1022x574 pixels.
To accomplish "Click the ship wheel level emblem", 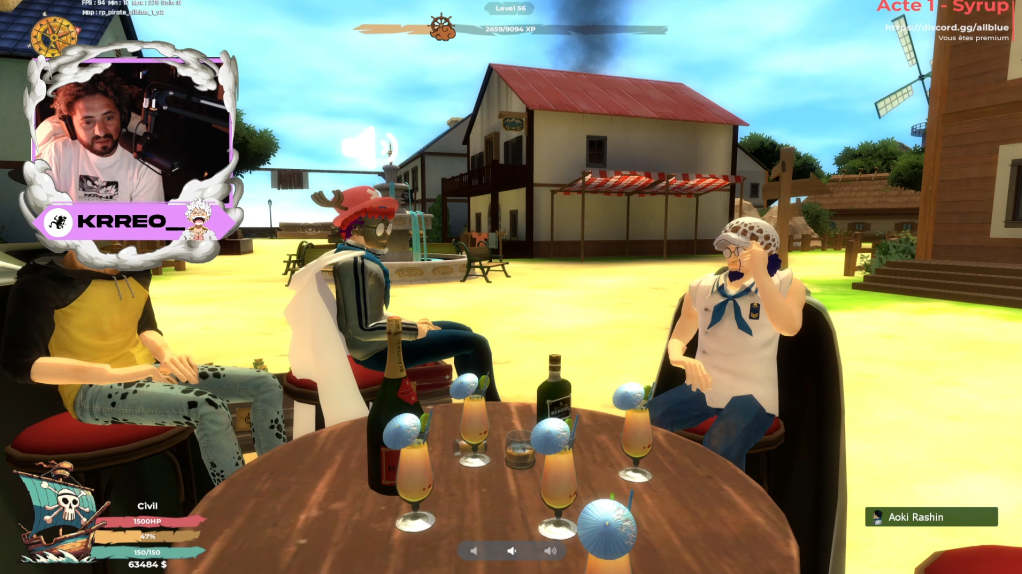I will tap(442, 27).
